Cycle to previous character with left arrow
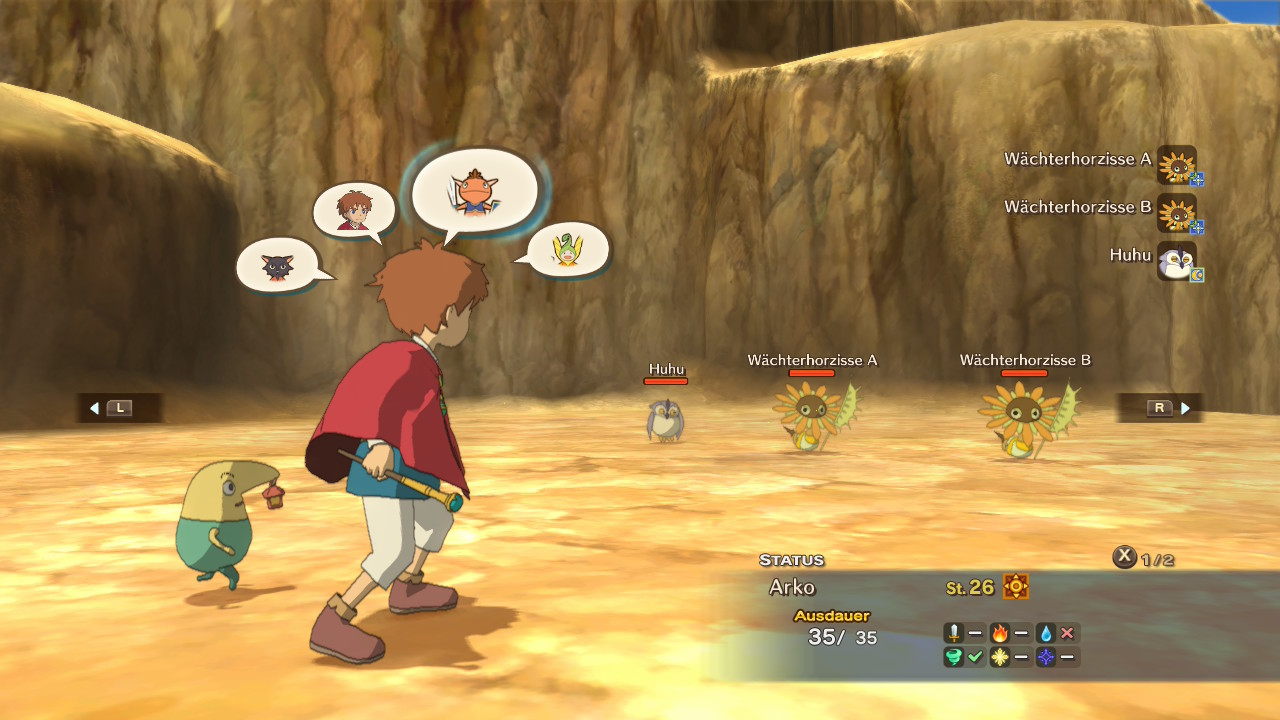 [95, 408]
